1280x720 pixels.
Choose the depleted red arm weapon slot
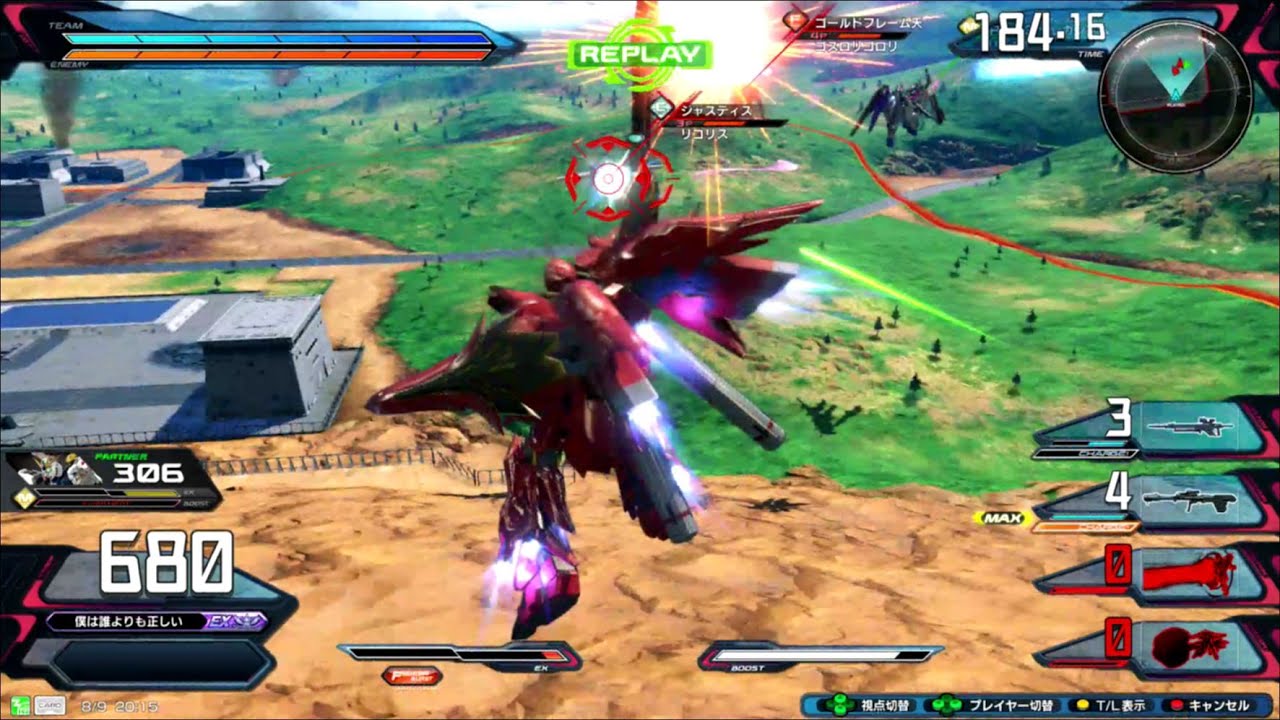tap(1188, 572)
